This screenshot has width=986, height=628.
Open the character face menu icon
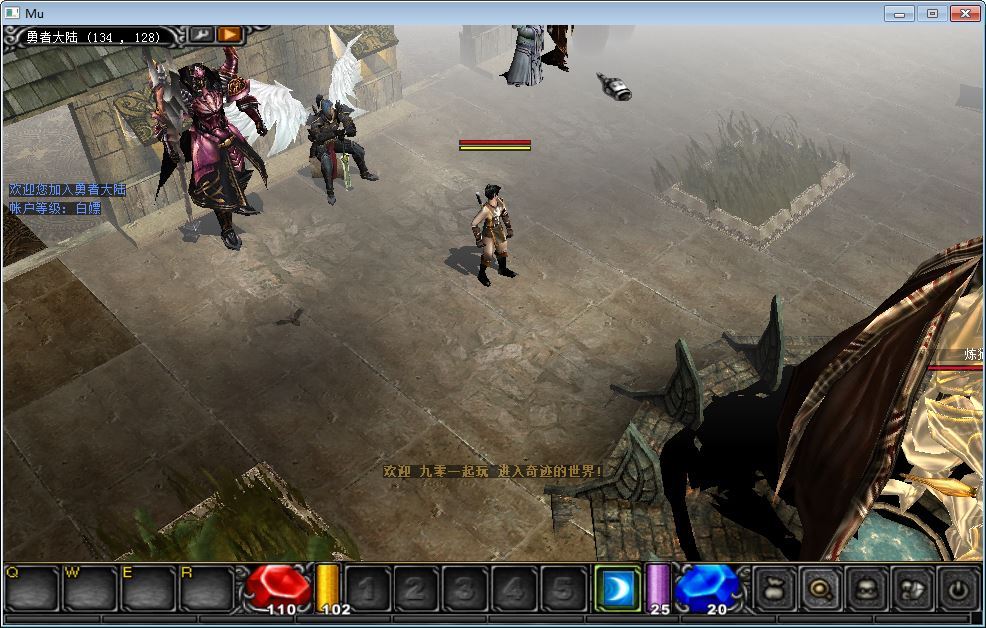click(x=866, y=589)
